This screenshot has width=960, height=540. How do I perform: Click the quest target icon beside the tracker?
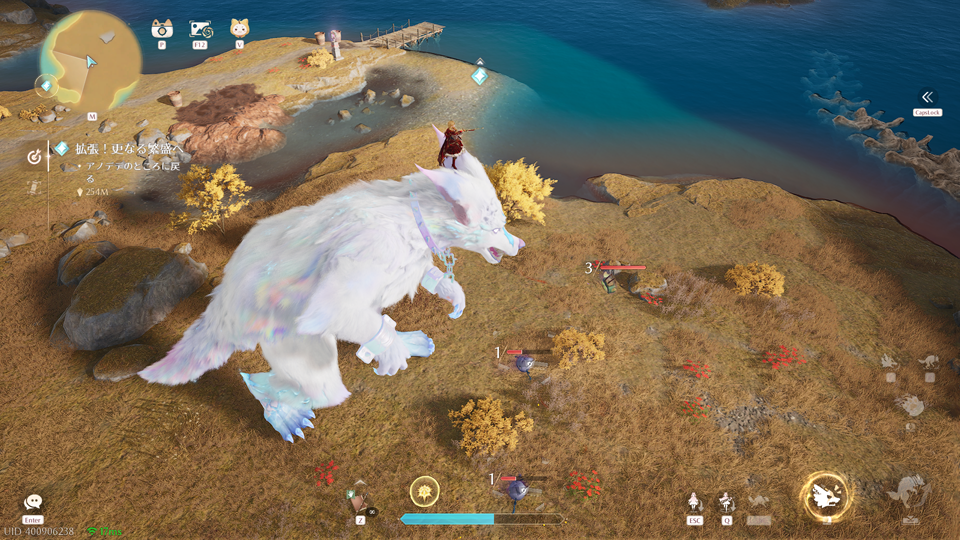pyautogui.click(x=34, y=156)
